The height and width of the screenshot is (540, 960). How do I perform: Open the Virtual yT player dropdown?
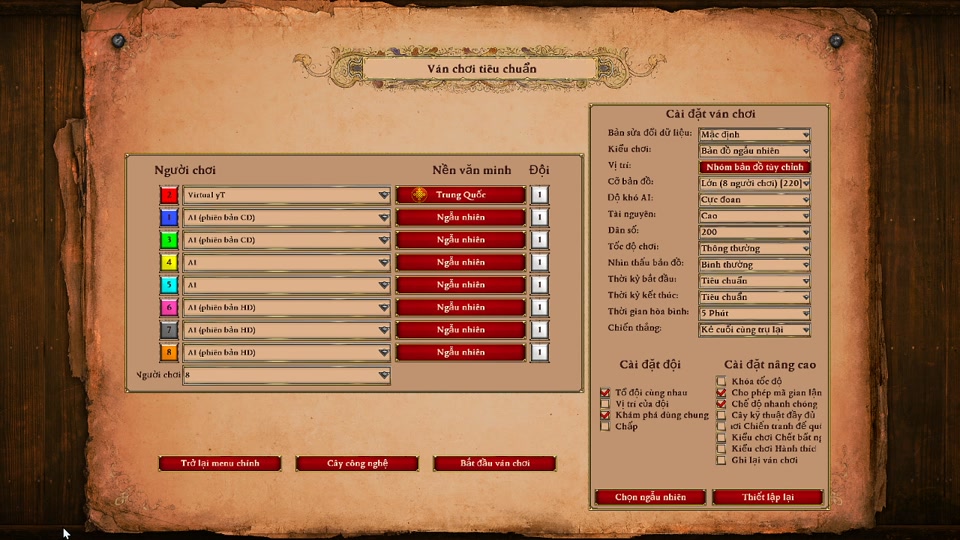coord(287,195)
